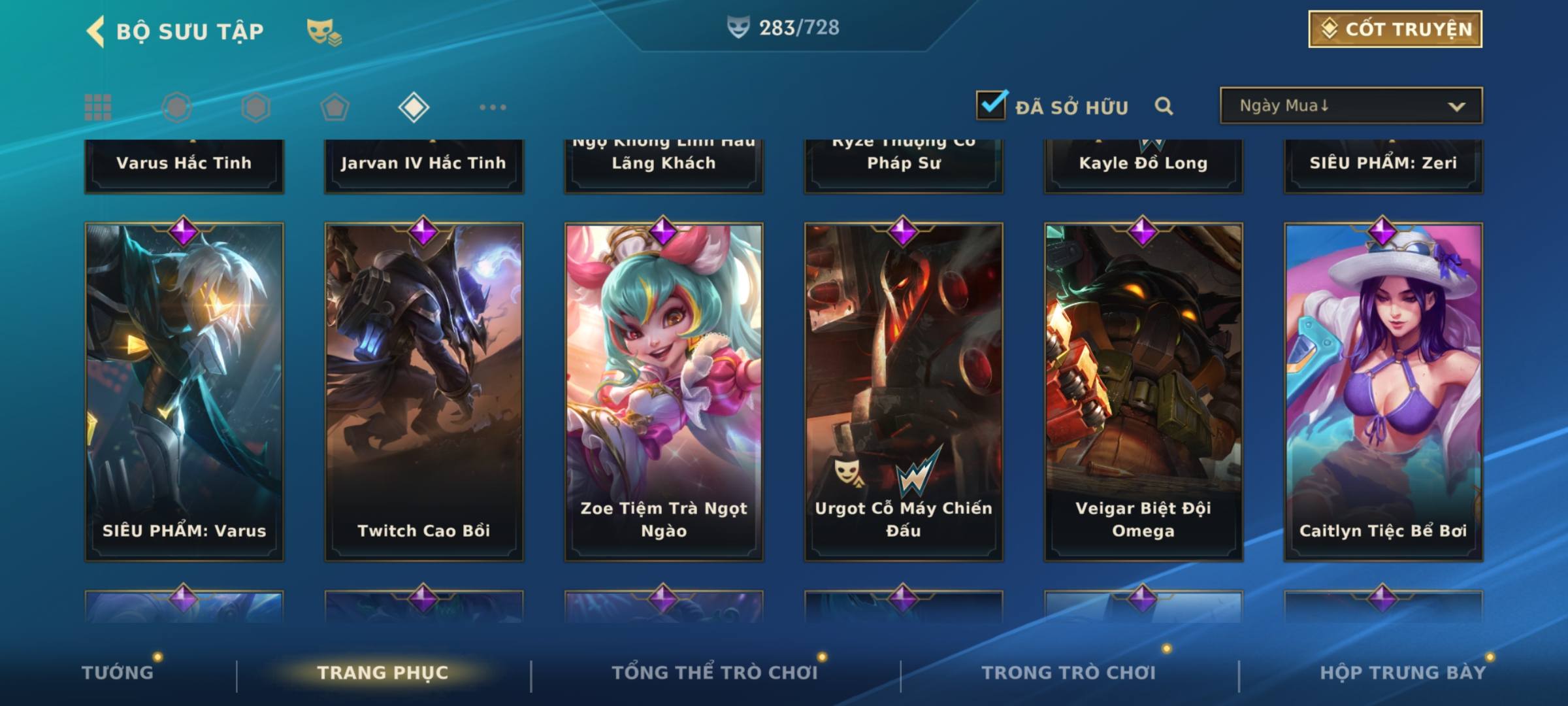Show more filters via three dots
Viewport: 1568px width, 706px height.
[x=493, y=107]
